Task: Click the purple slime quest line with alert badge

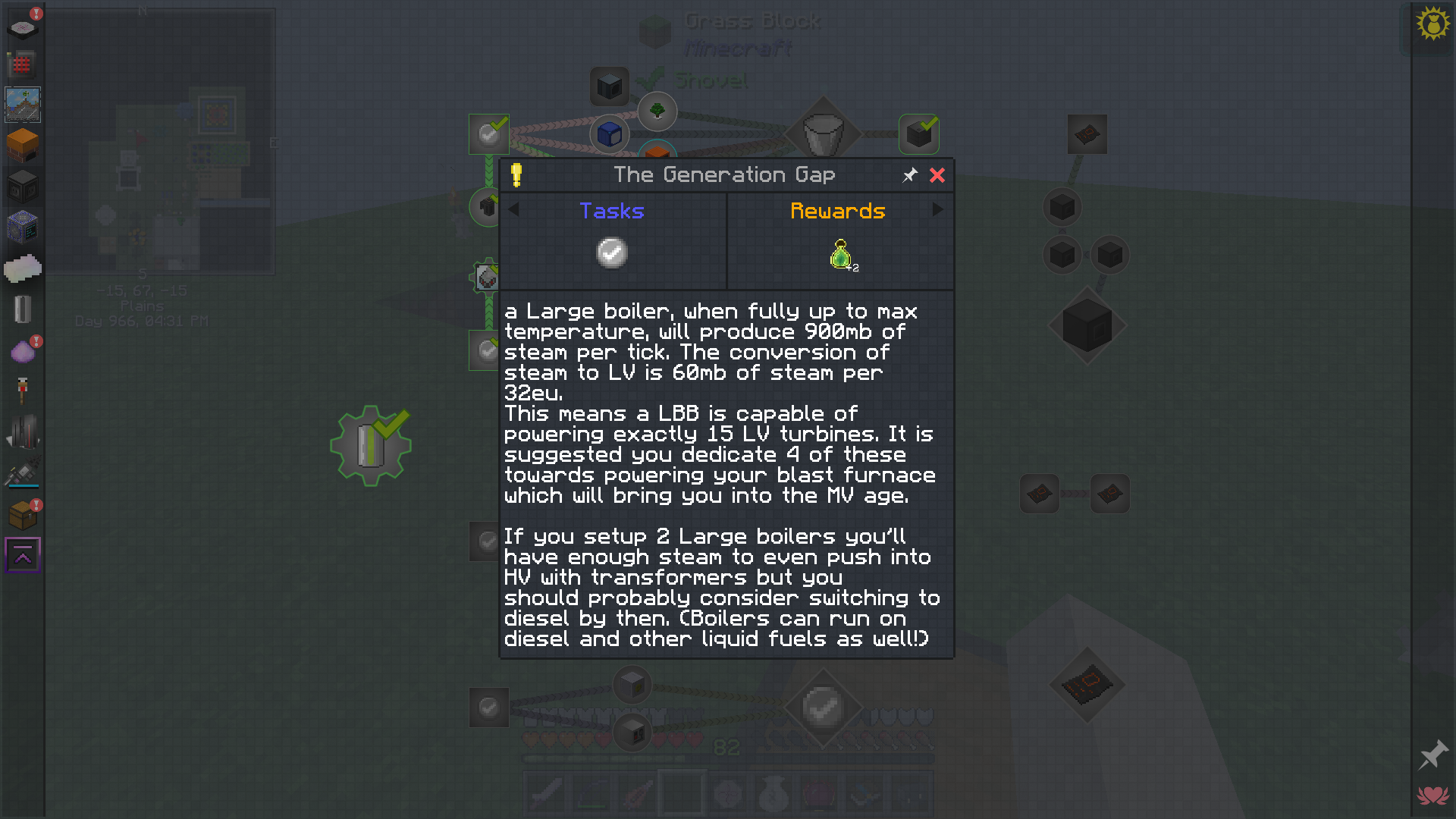Action: point(22,350)
